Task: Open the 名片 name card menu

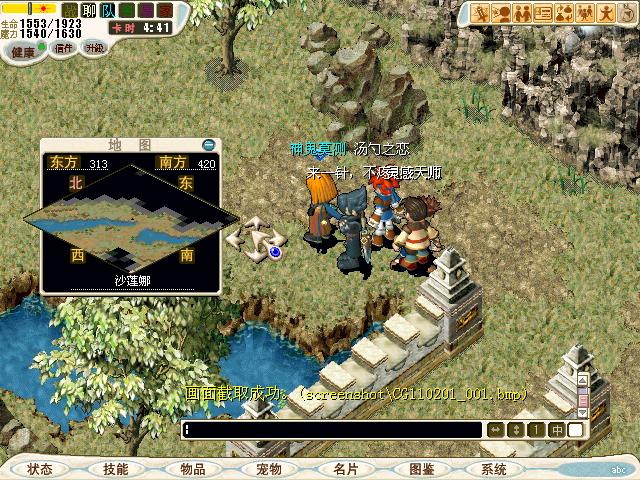Action: click(344, 469)
